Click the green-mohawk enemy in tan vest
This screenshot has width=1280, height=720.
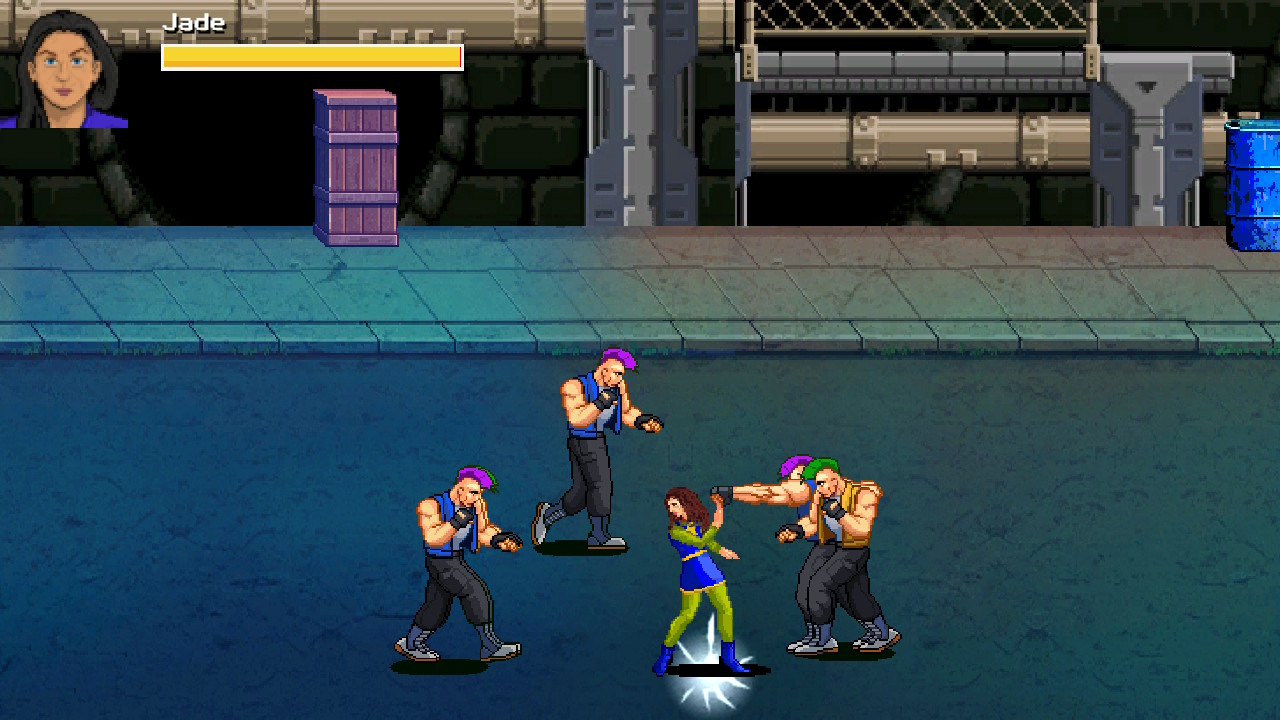(840, 550)
